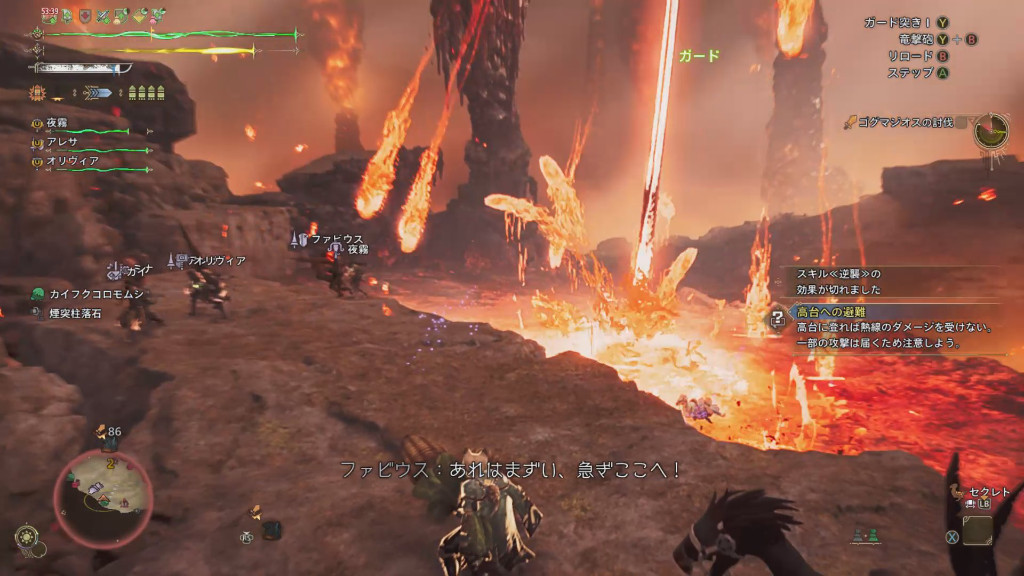Select the カイフクコロモムシ environment entry
This screenshot has width=1024, height=576.
click(96, 294)
